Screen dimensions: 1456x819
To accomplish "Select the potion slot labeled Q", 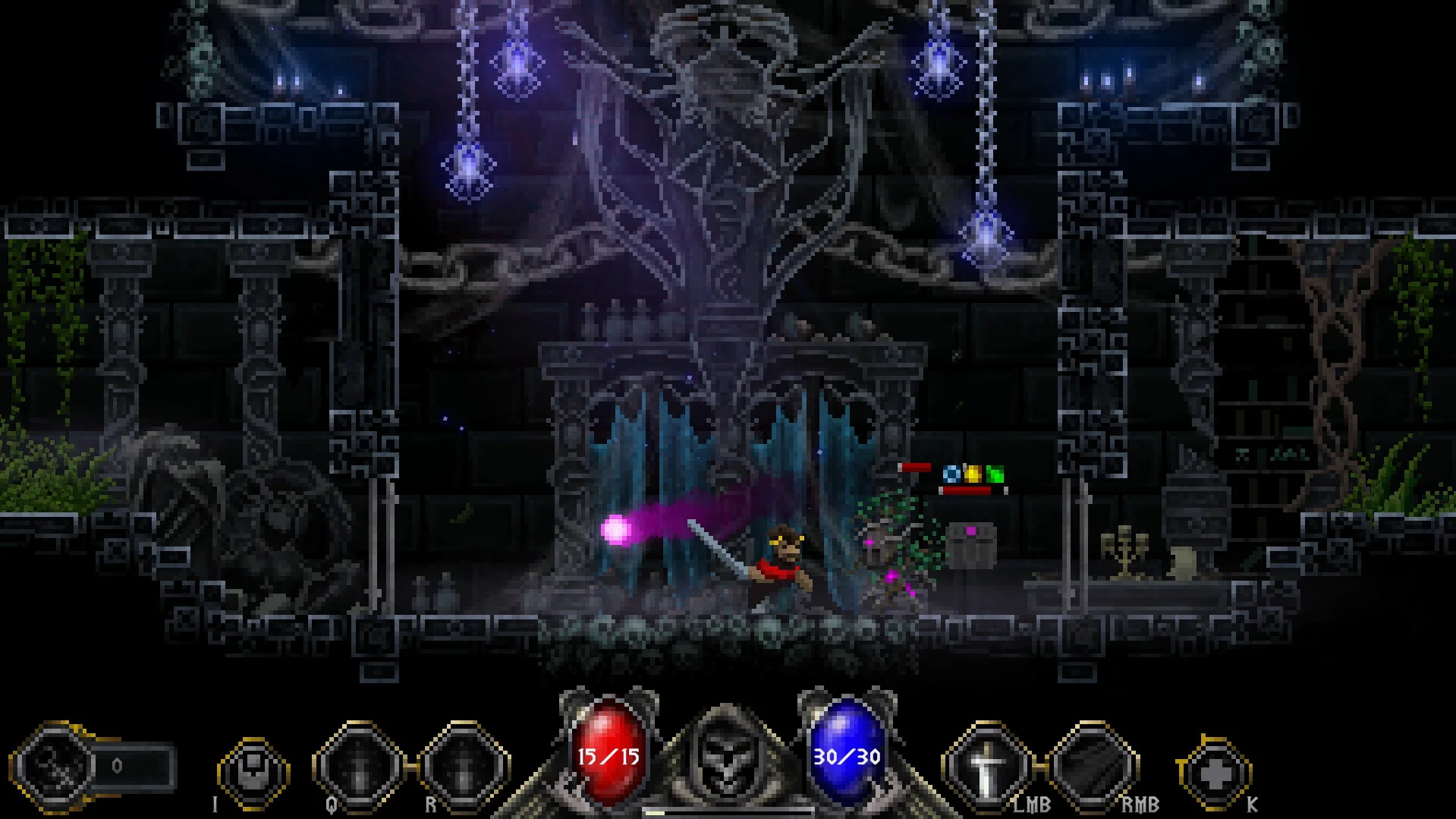I will coord(358,768).
